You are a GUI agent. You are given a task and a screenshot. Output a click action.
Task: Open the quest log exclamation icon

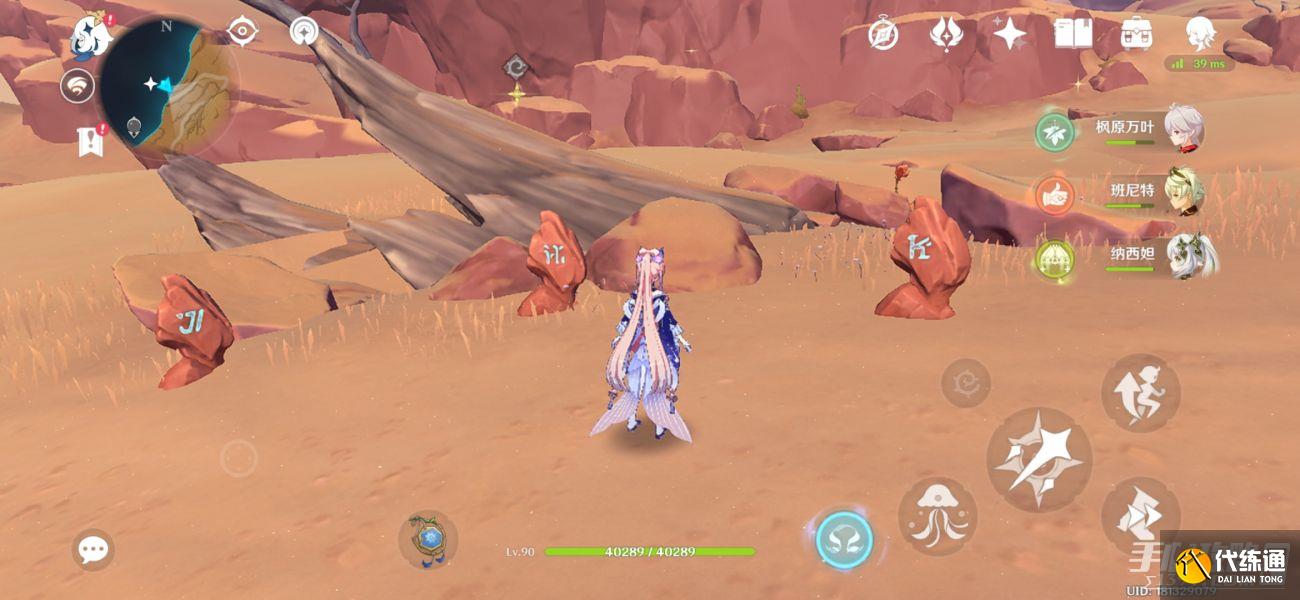91,141
